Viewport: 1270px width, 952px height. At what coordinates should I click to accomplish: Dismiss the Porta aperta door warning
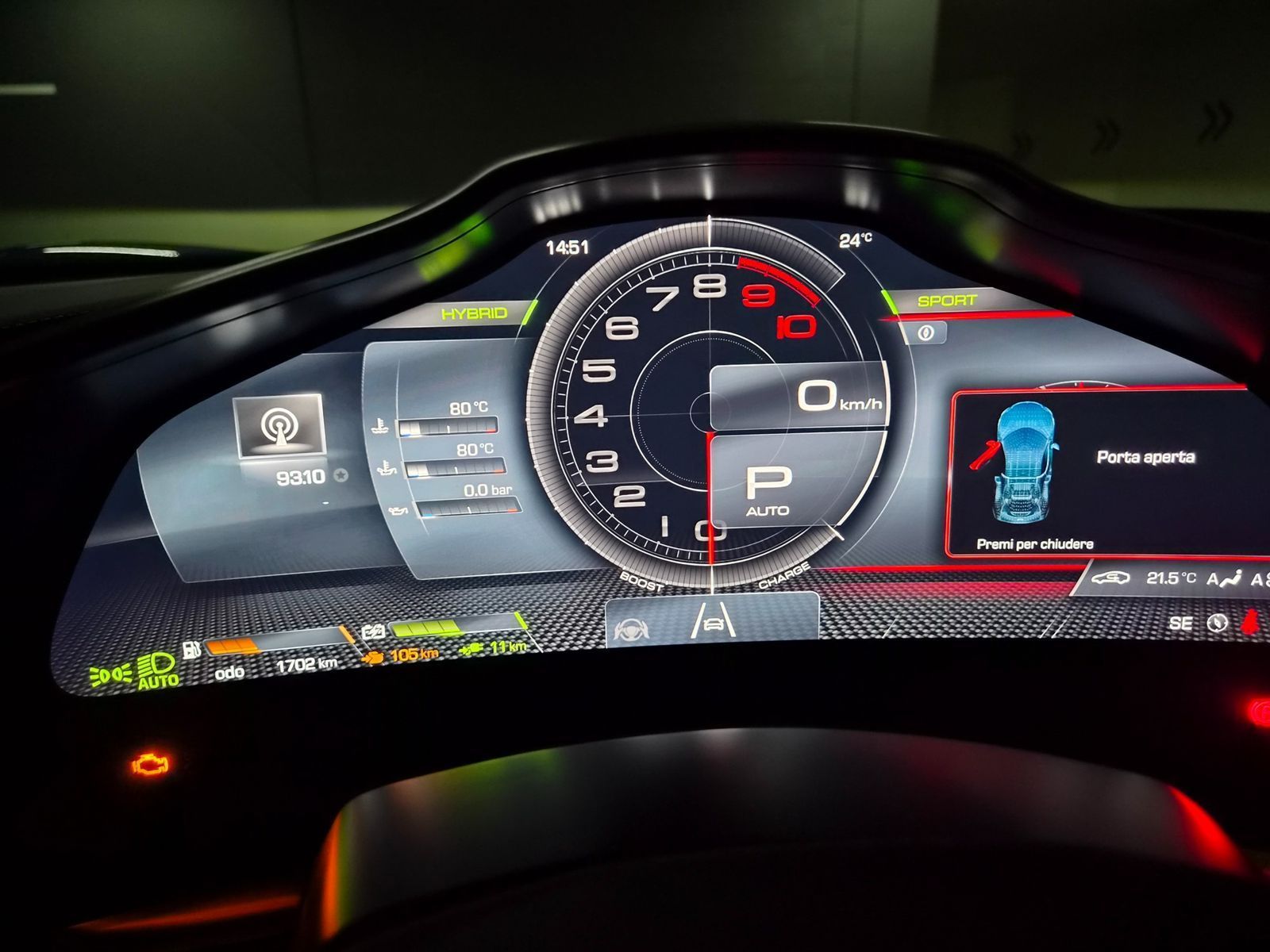(1034, 544)
